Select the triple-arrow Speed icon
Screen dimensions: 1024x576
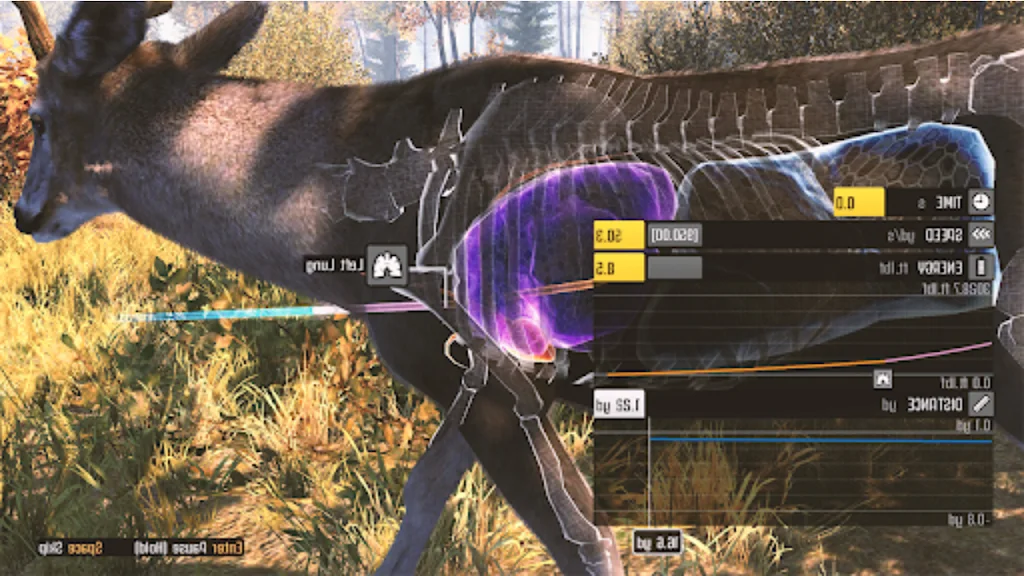pos(981,236)
